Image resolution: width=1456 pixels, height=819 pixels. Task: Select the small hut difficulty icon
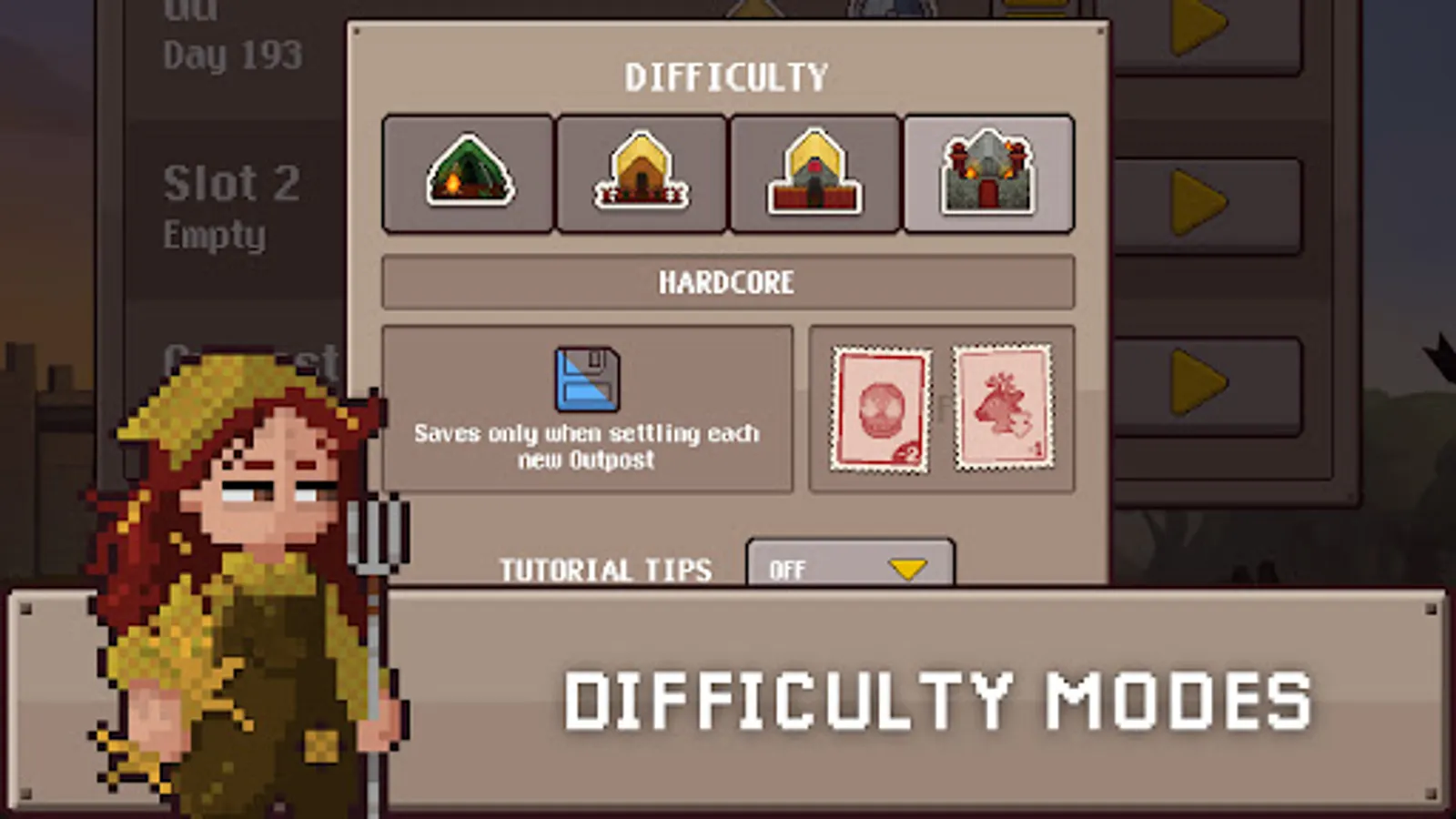pos(642,173)
